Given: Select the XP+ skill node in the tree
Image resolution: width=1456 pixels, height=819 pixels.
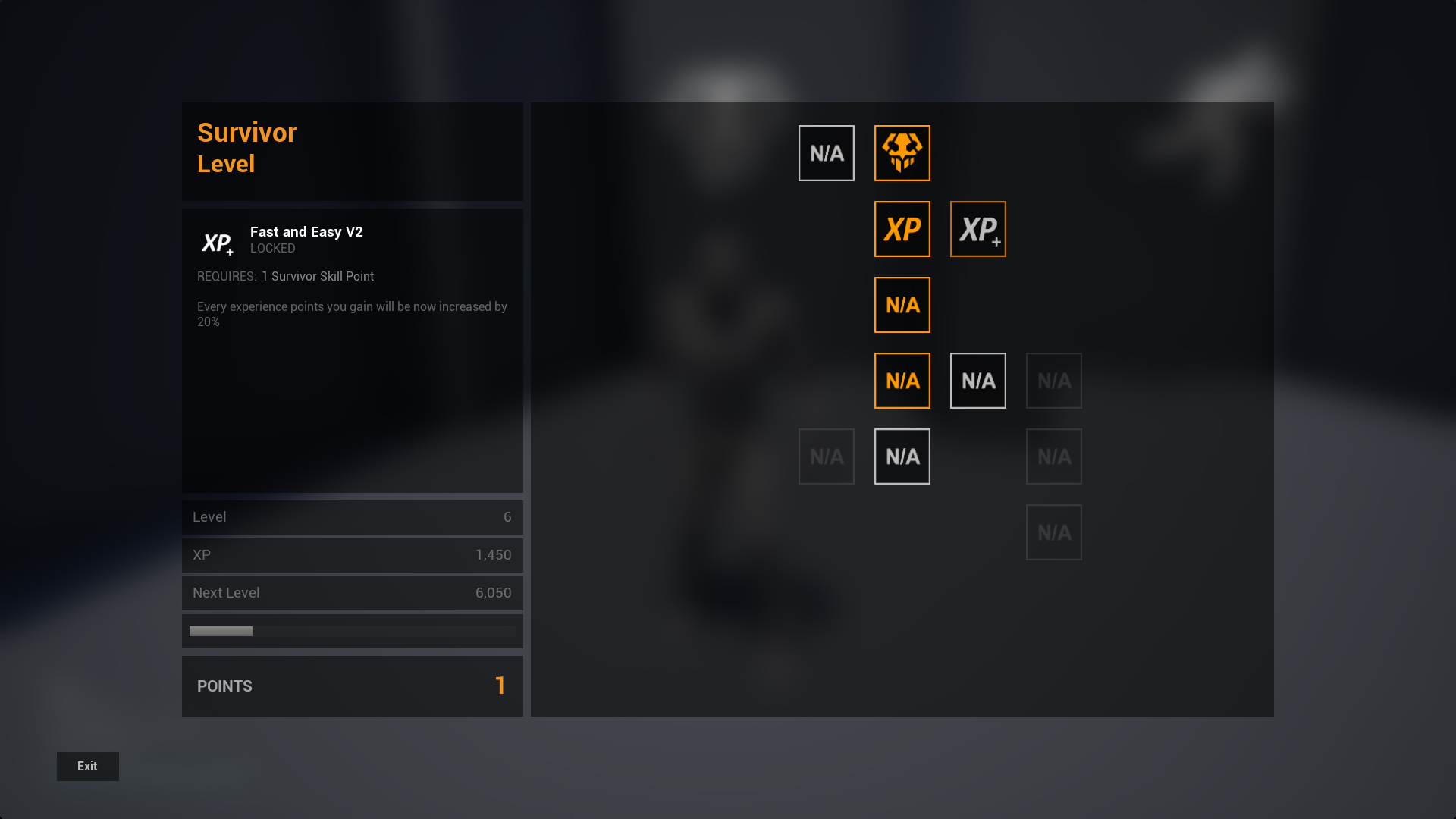Looking at the screenshot, I should point(977,229).
